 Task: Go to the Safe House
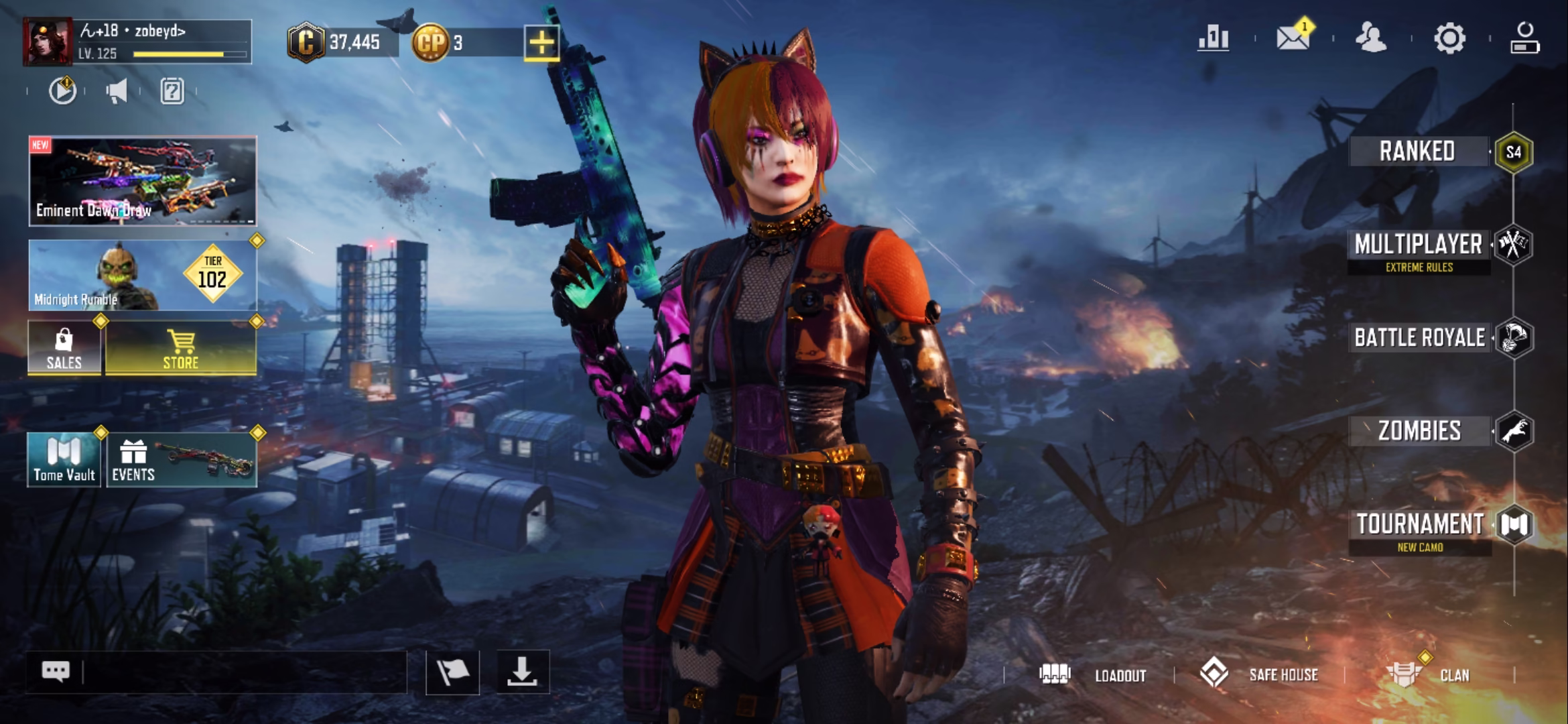[x=1260, y=674]
